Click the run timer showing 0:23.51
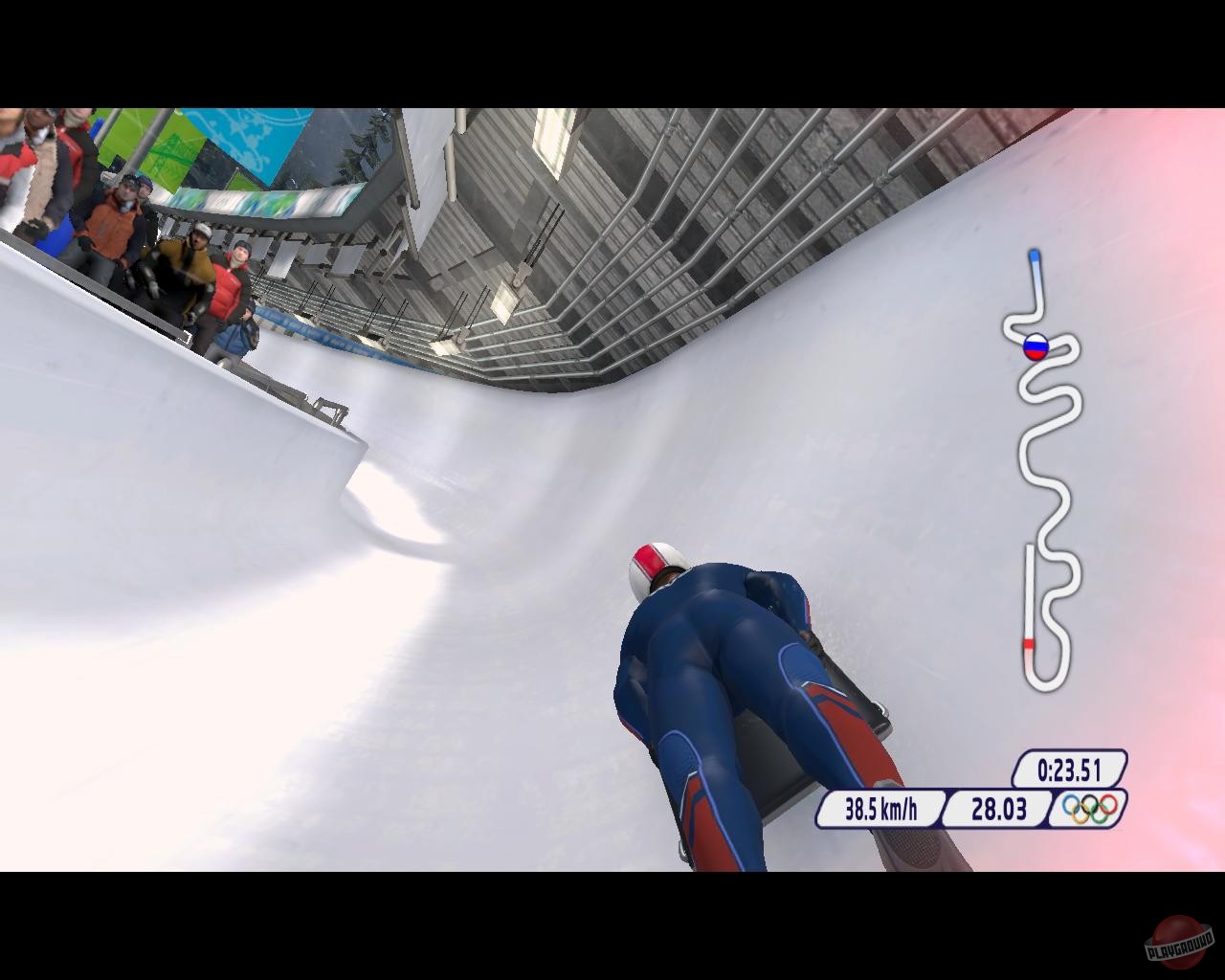The height and width of the screenshot is (980, 1225). click(1068, 768)
